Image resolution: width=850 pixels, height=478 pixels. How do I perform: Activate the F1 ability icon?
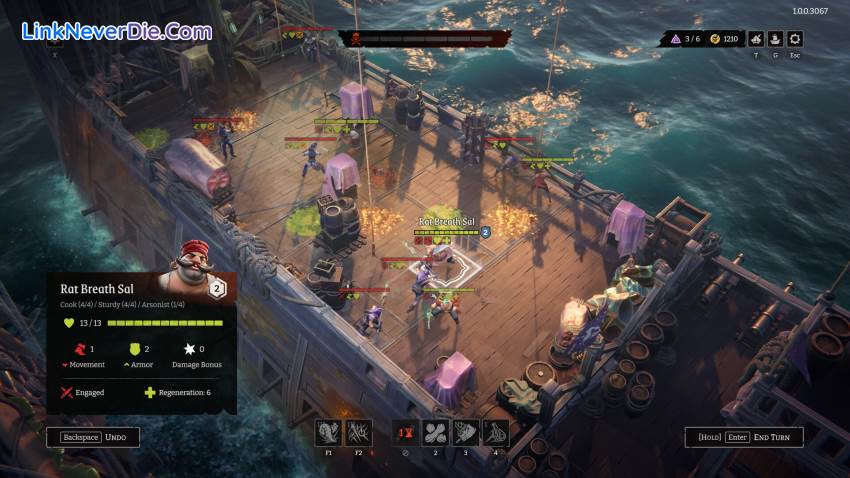[x=329, y=432]
